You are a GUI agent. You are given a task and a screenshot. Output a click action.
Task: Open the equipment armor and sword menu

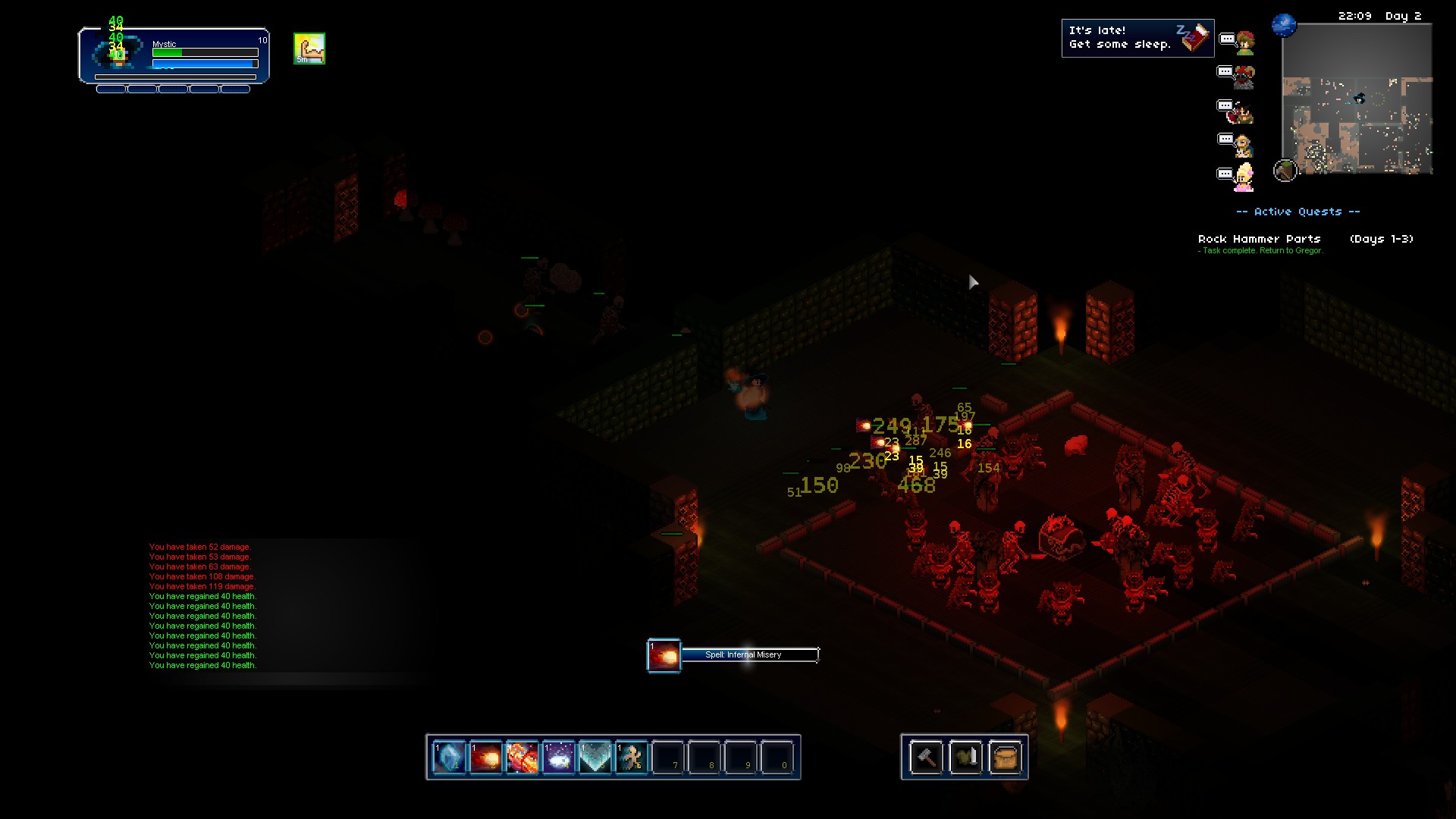[965, 757]
